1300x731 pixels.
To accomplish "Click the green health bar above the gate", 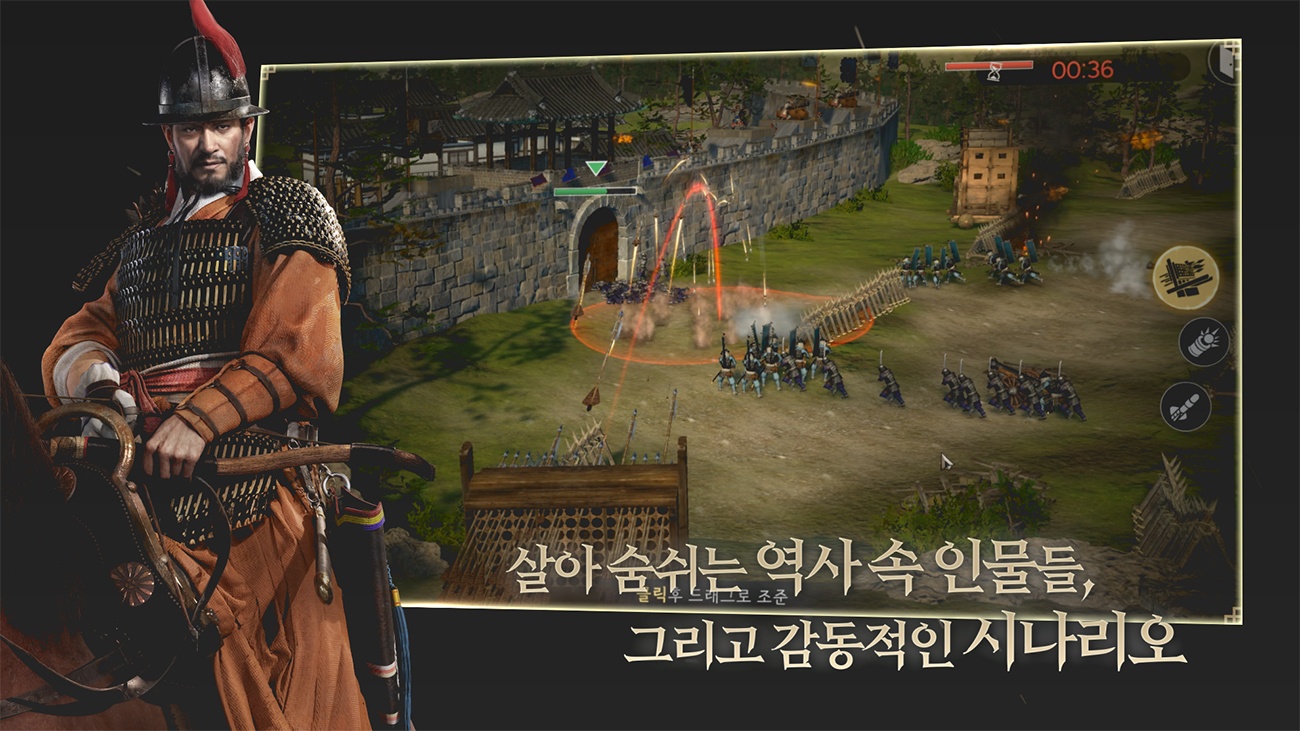I will point(596,189).
